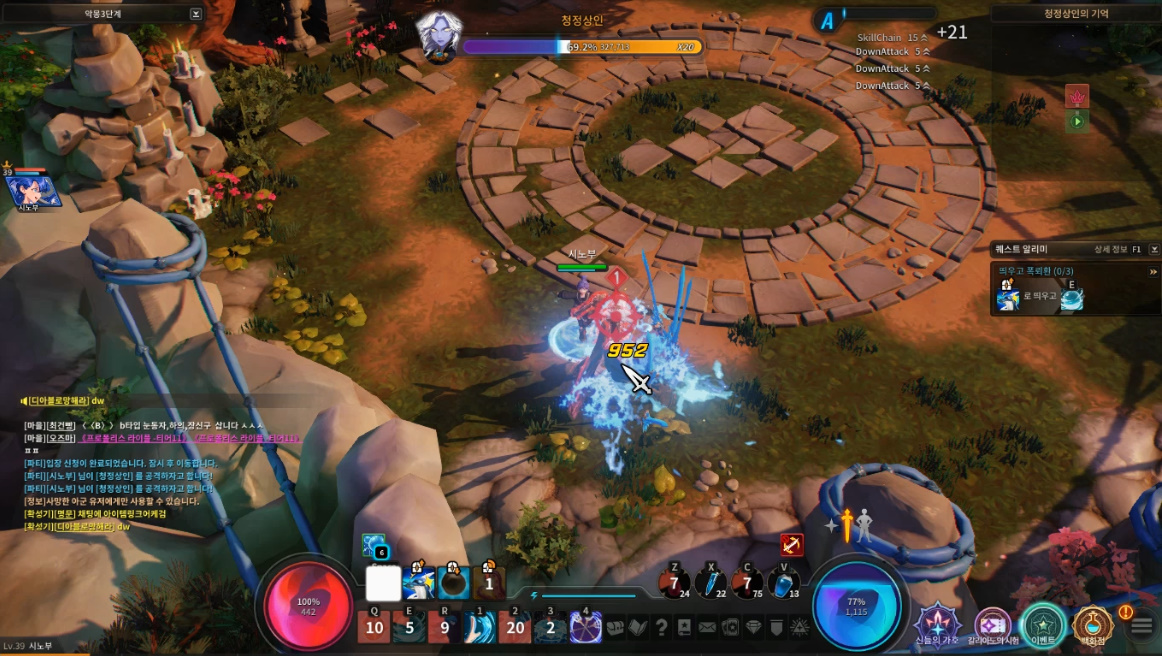The height and width of the screenshot is (656, 1162).
Task: Use the blue potion in slot V
Action: (786, 583)
